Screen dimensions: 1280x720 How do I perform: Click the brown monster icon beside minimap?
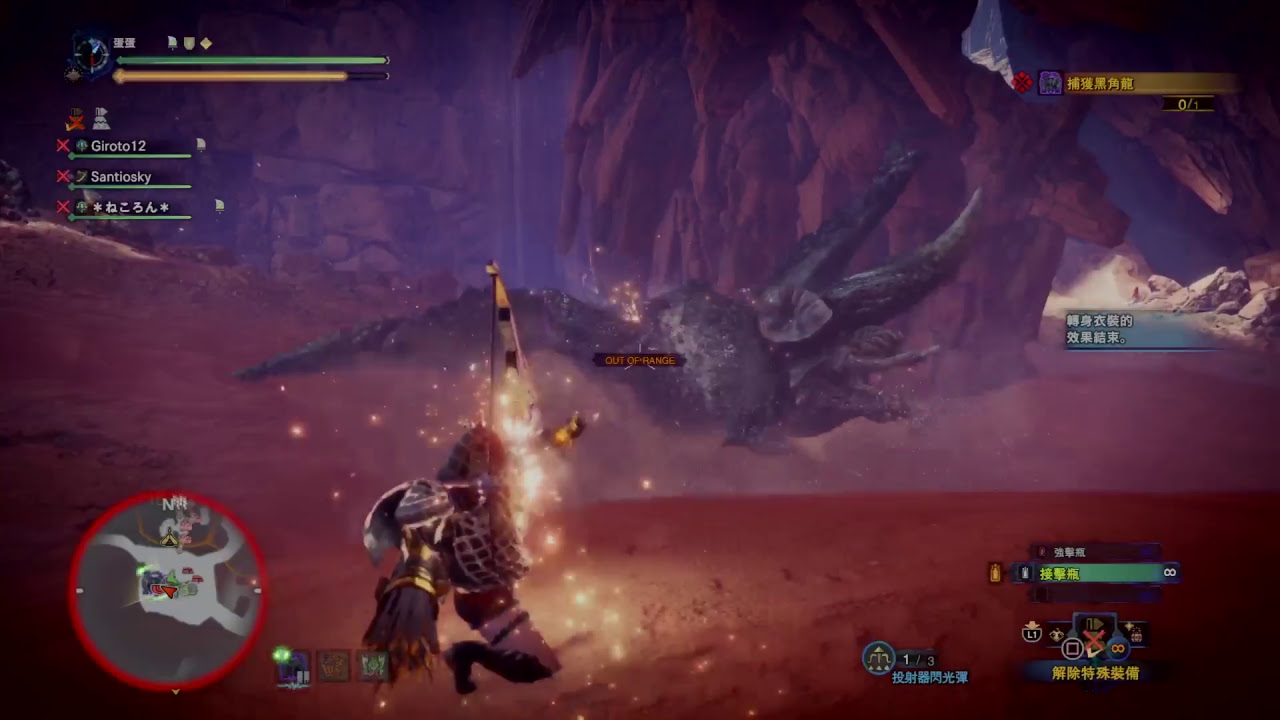[333, 665]
